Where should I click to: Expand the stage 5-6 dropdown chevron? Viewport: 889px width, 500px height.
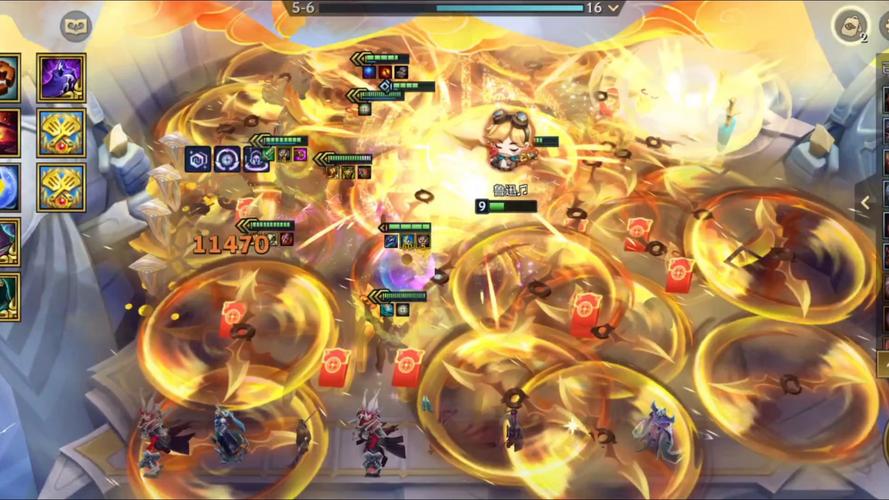tap(614, 8)
